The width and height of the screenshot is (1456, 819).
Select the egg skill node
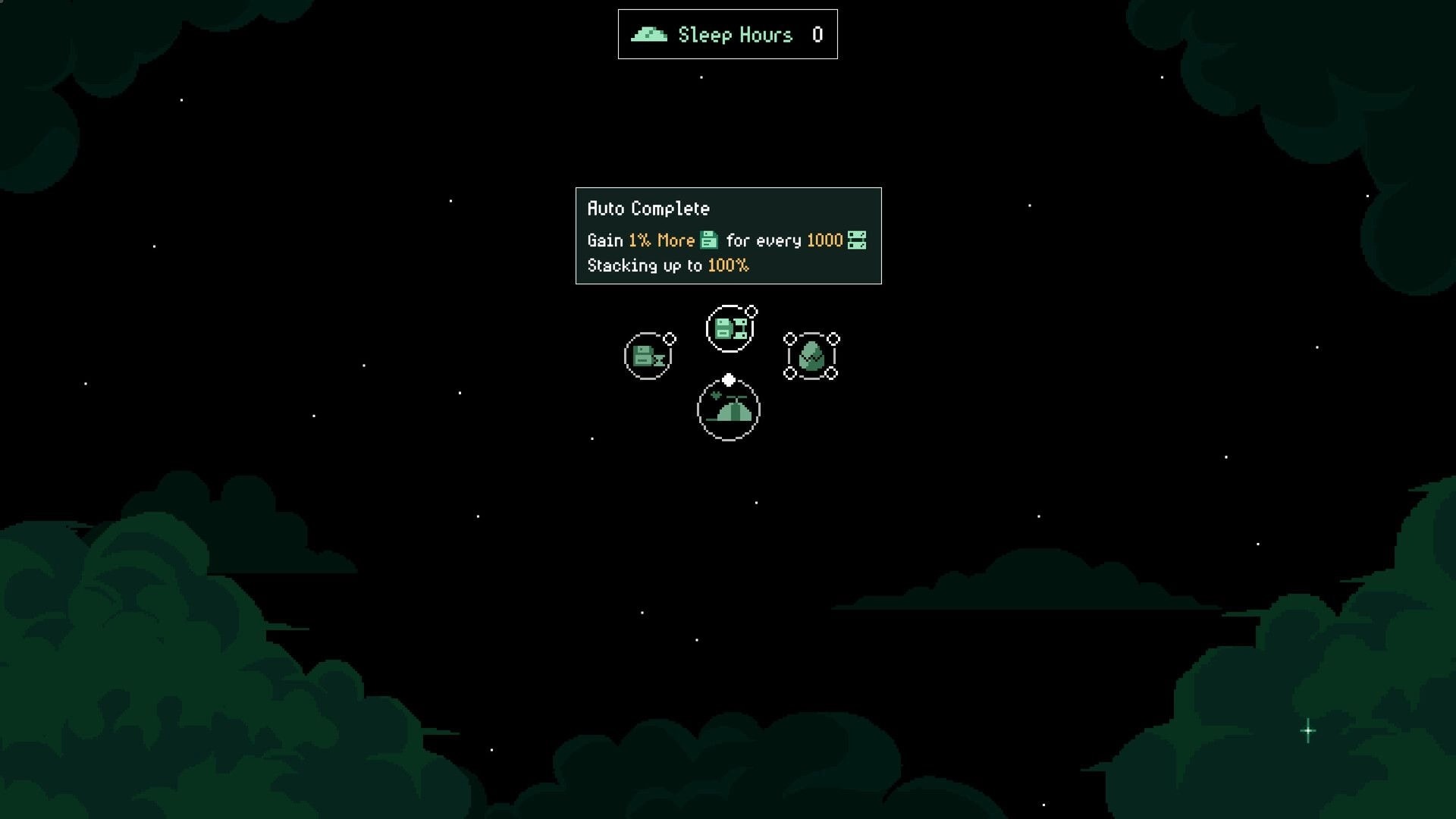(x=811, y=357)
